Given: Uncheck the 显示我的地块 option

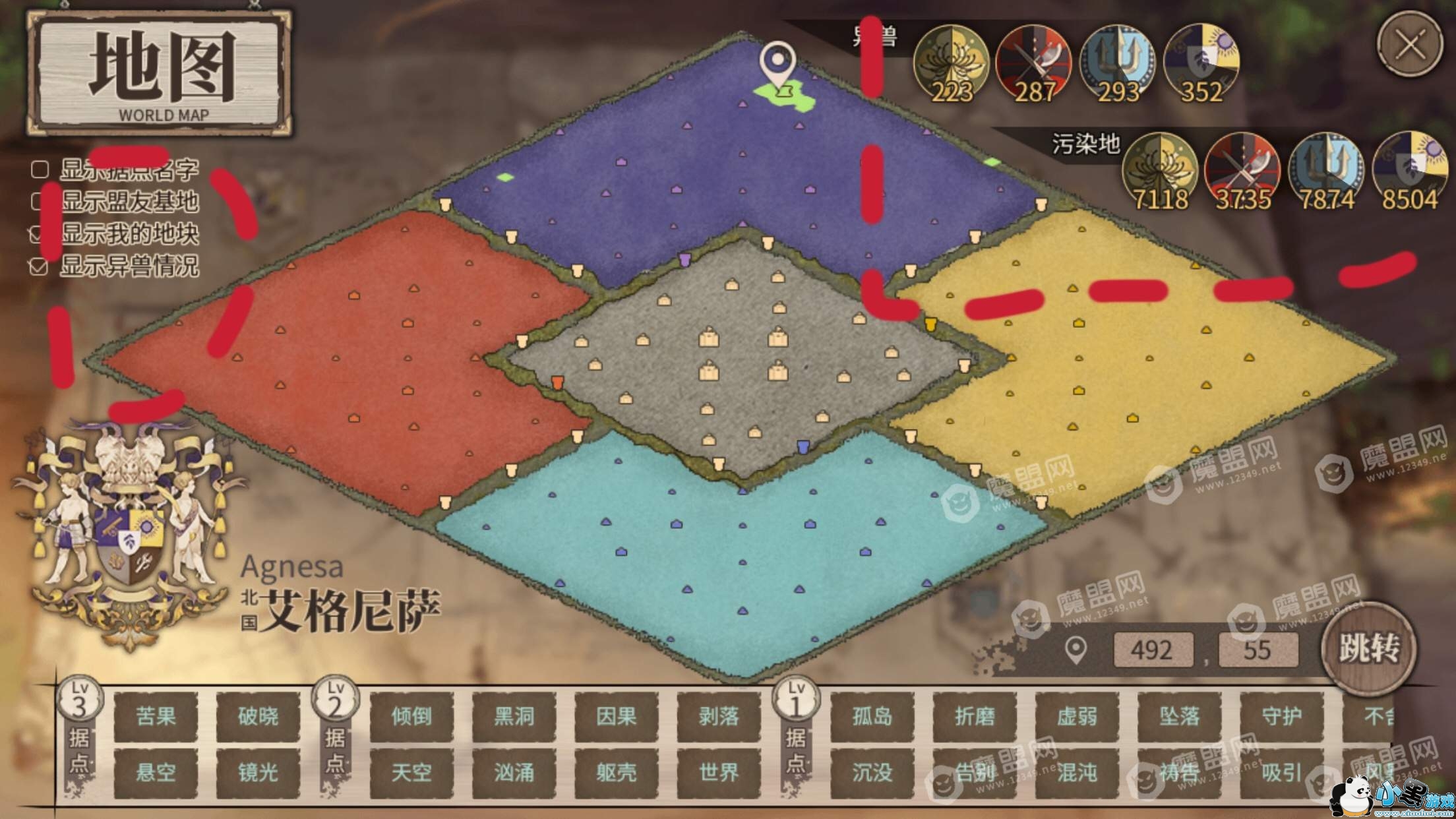Looking at the screenshot, I should (x=40, y=234).
